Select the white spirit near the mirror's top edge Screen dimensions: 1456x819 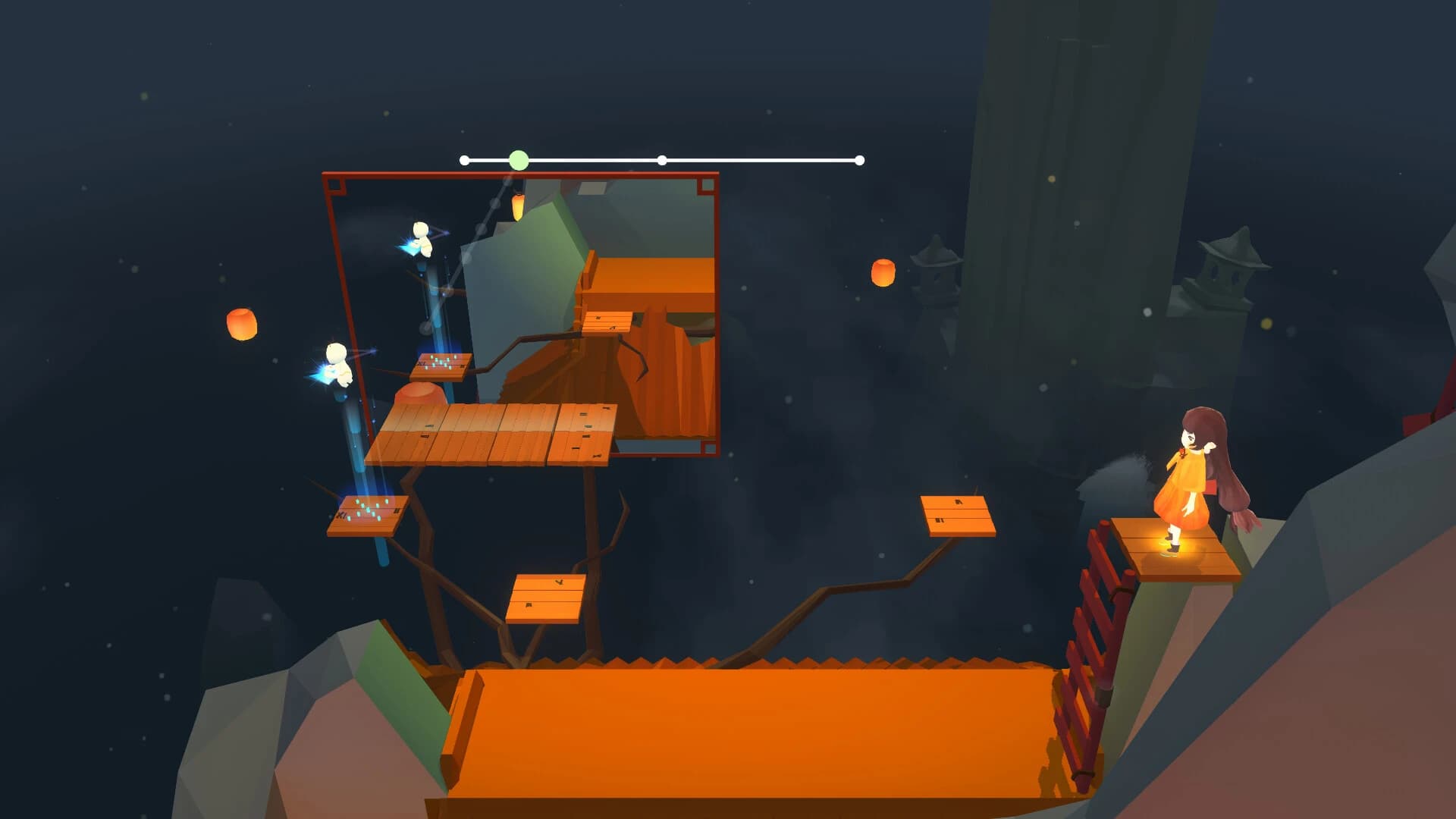[421, 239]
